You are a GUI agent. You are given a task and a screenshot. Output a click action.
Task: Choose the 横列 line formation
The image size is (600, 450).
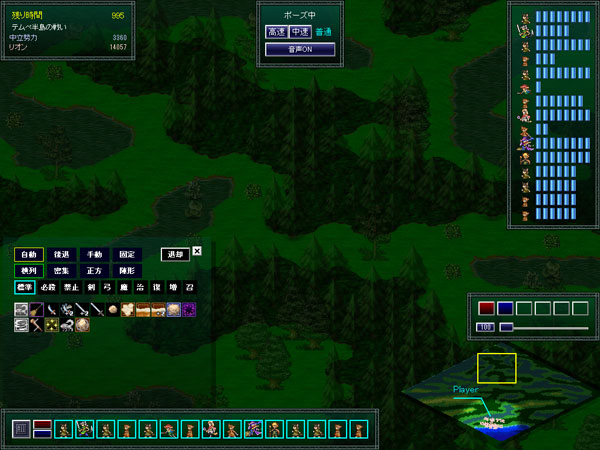point(30,271)
